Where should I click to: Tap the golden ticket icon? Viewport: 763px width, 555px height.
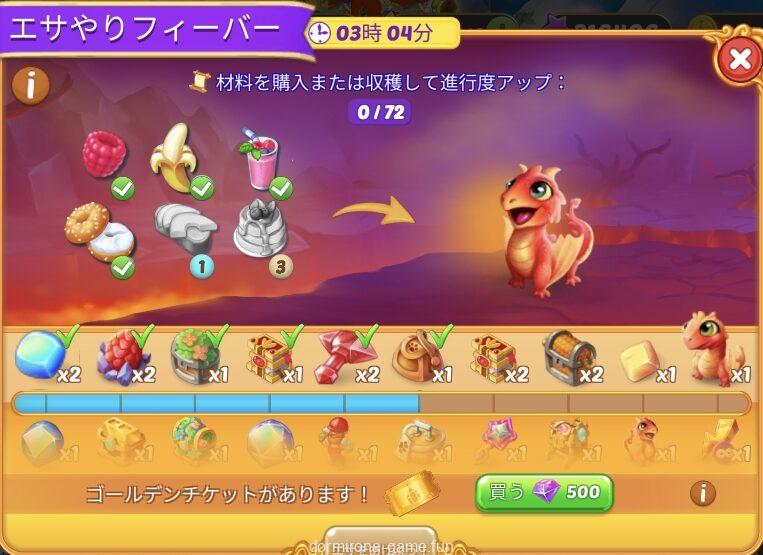coord(412,492)
